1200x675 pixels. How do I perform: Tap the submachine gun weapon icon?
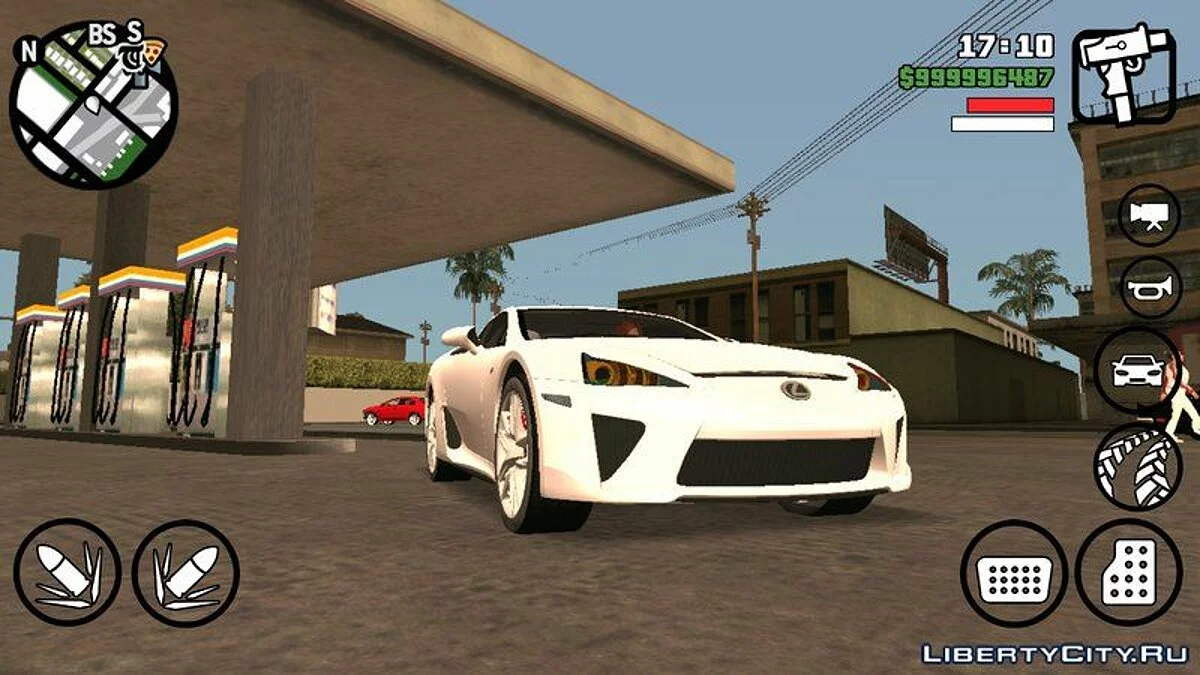(1122, 74)
